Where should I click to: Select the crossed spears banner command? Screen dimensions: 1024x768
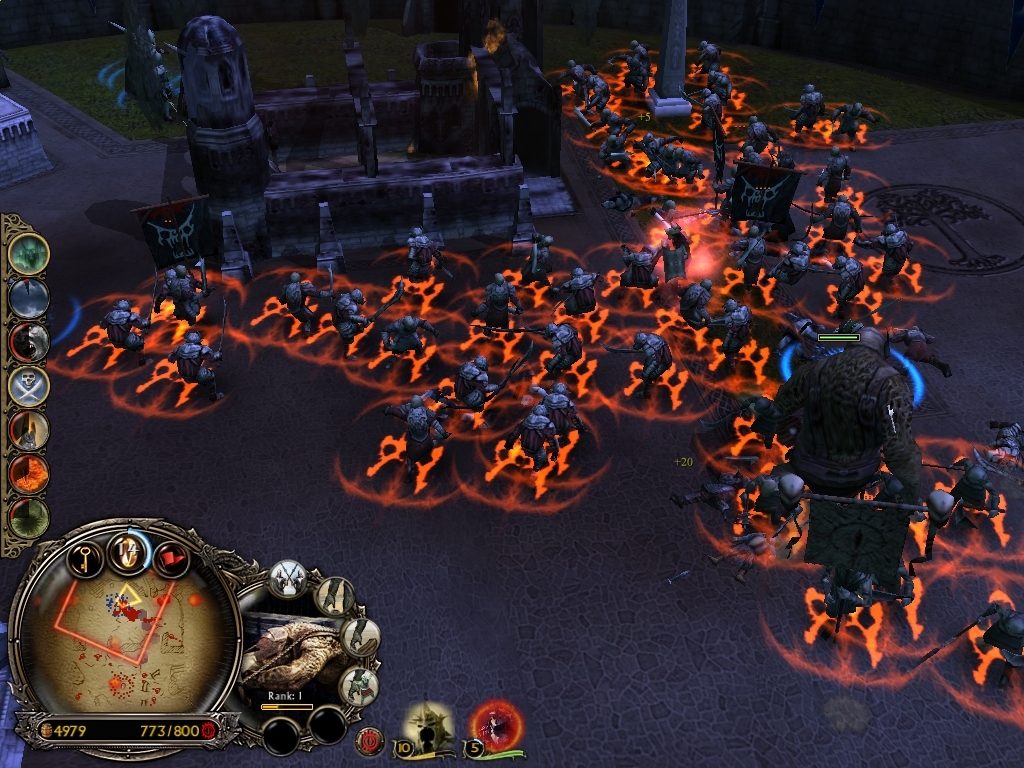tap(289, 579)
